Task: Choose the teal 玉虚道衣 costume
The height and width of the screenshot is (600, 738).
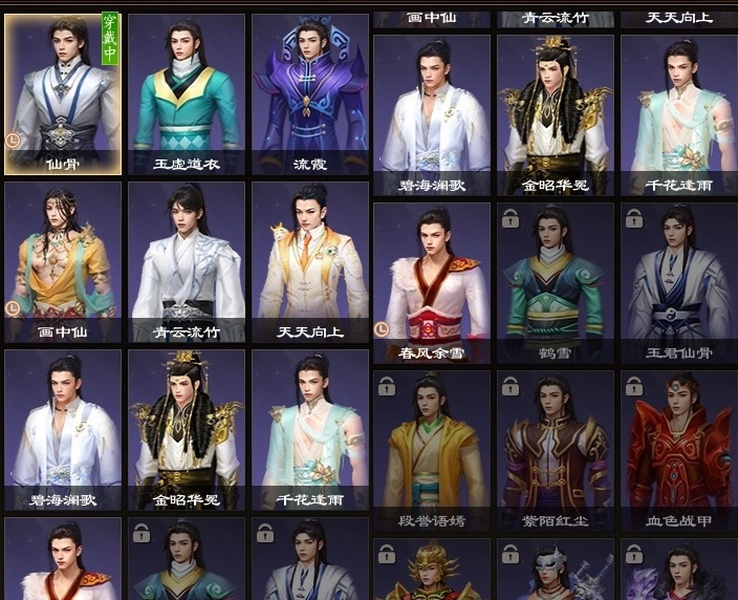Action: [x=186, y=94]
